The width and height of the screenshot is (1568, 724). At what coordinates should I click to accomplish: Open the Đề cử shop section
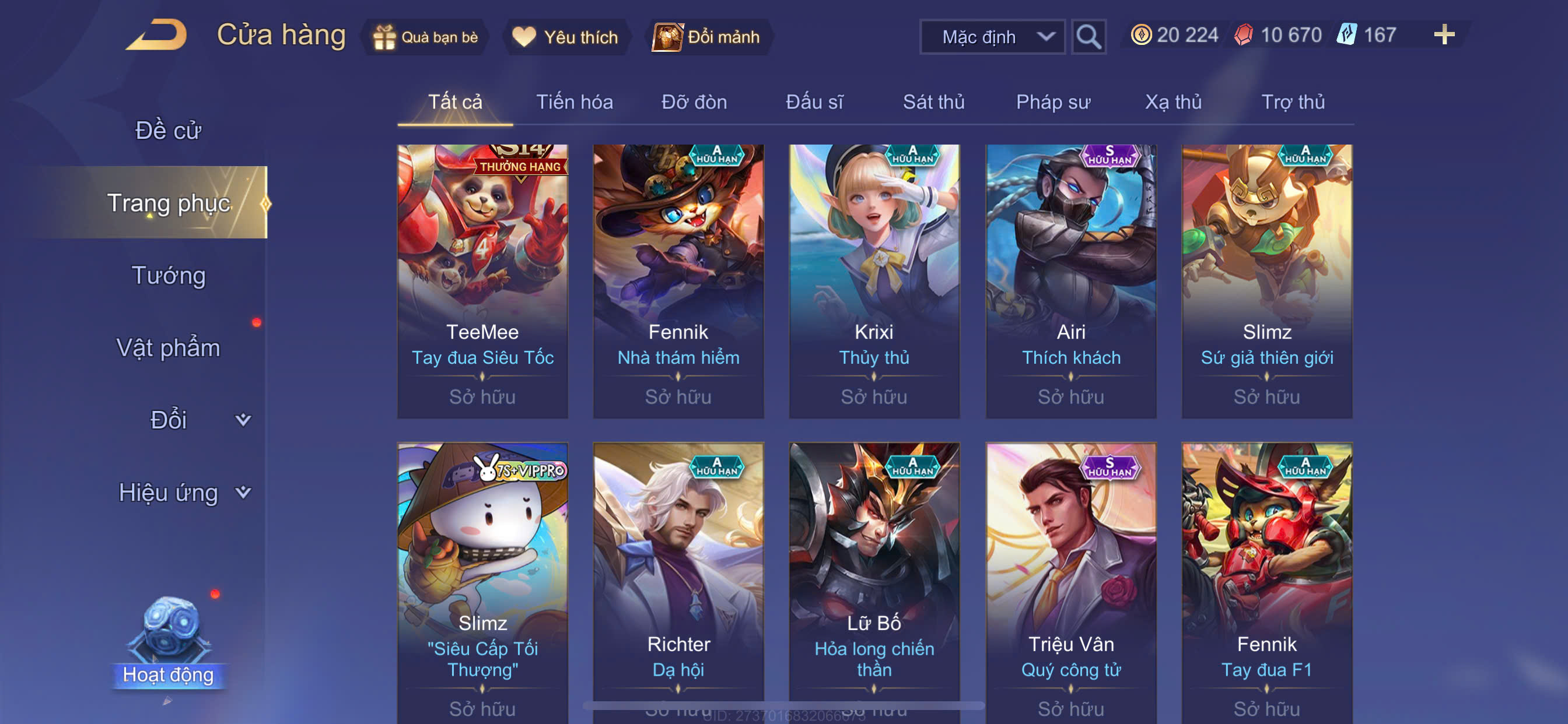[x=168, y=130]
